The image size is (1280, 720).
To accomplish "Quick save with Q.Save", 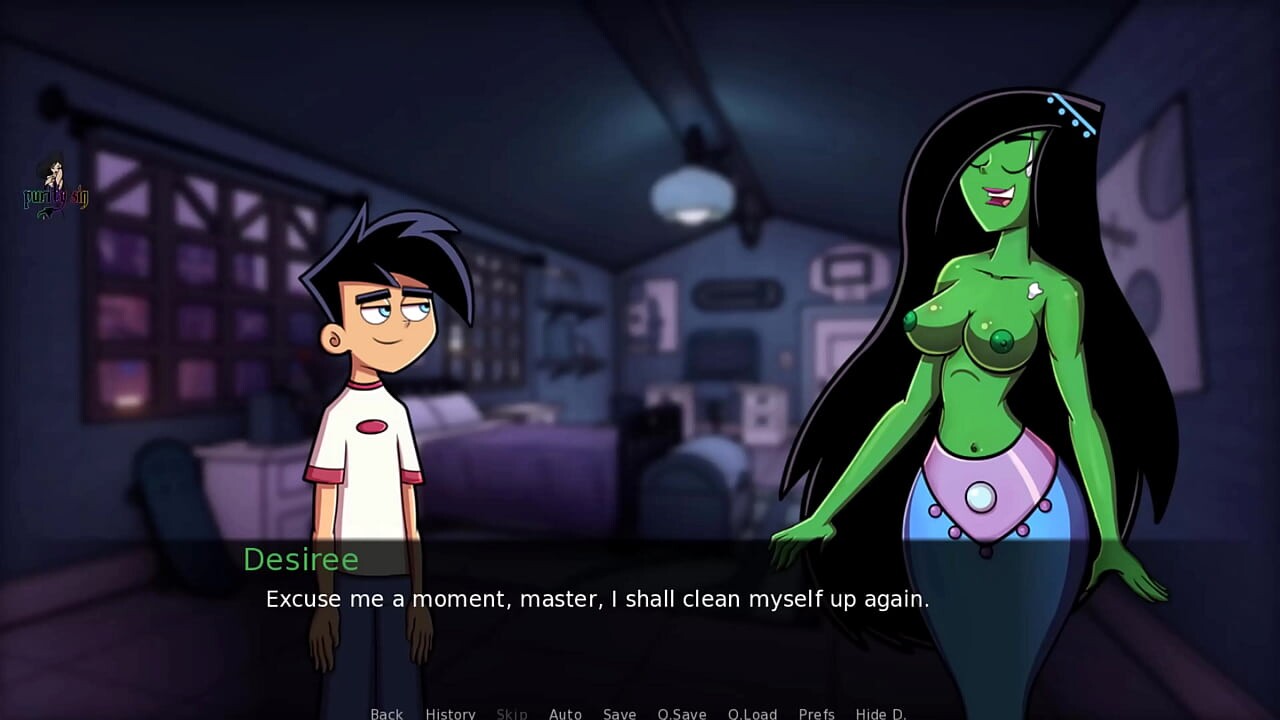I will (682, 713).
